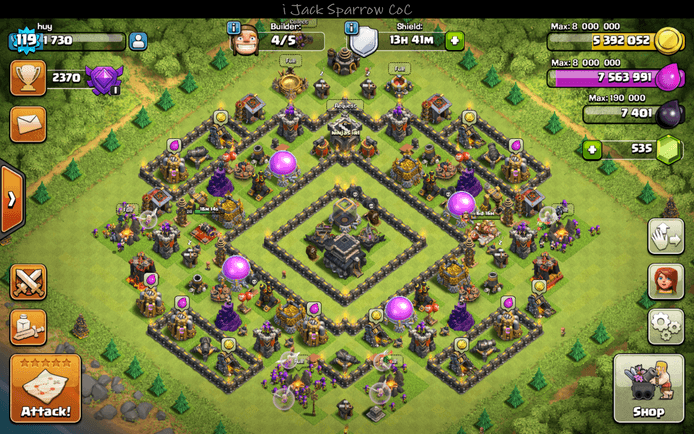
Task: Show builder info via the Builder 'i' icon
Action: click(x=234, y=27)
